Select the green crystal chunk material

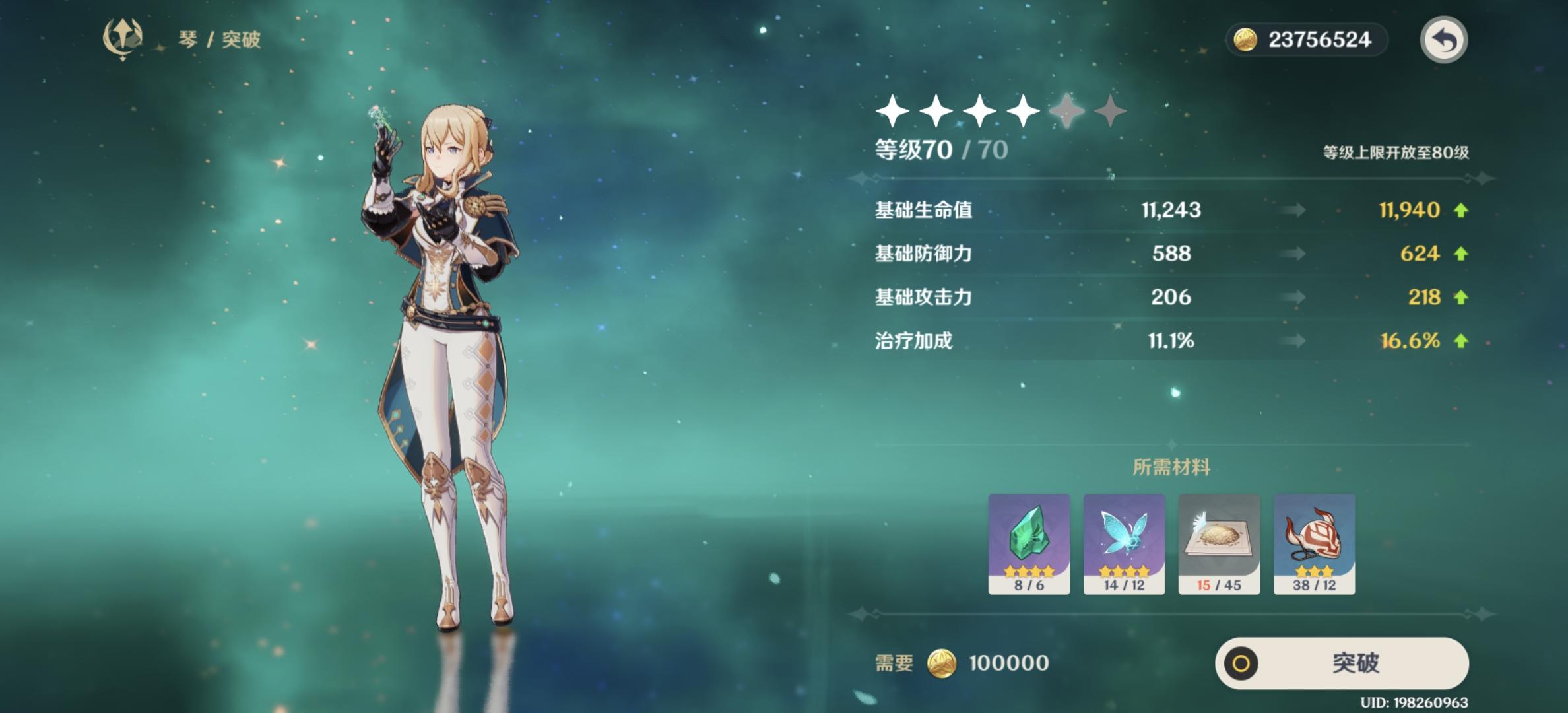coord(1029,543)
